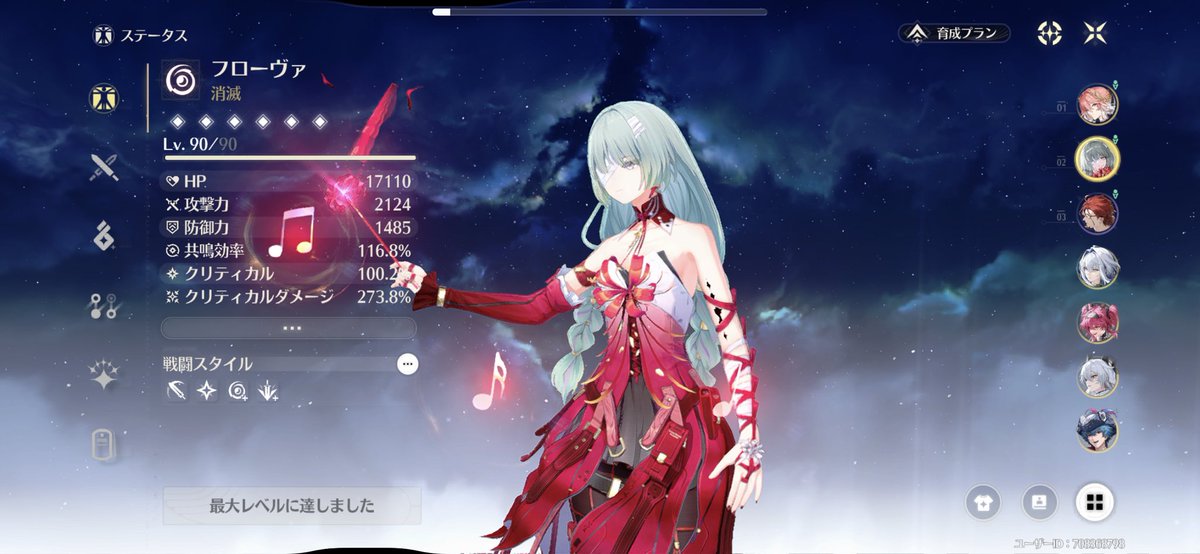Pick the pink twin-tail character portrait
Viewport: 1200px width, 554px height.
tap(1097, 322)
